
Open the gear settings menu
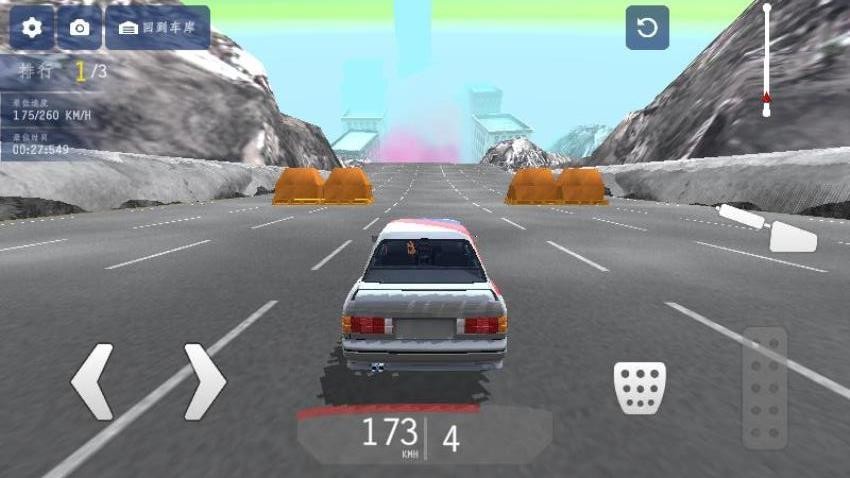pos(32,28)
